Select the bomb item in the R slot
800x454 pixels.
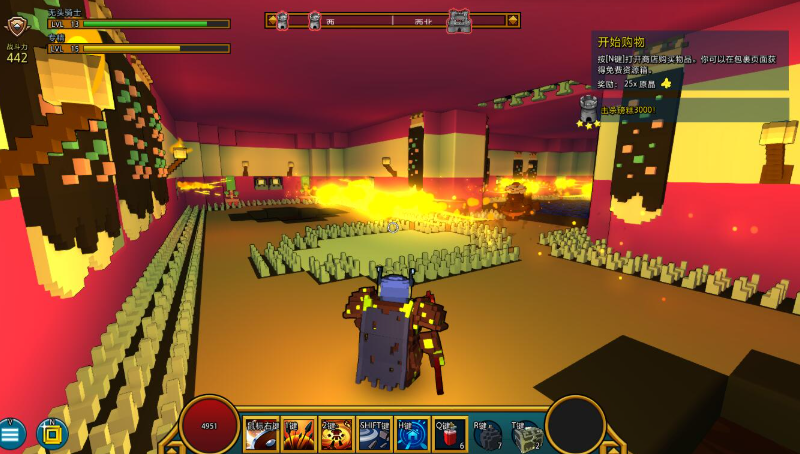pyautogui.click(x=487, y=436)
